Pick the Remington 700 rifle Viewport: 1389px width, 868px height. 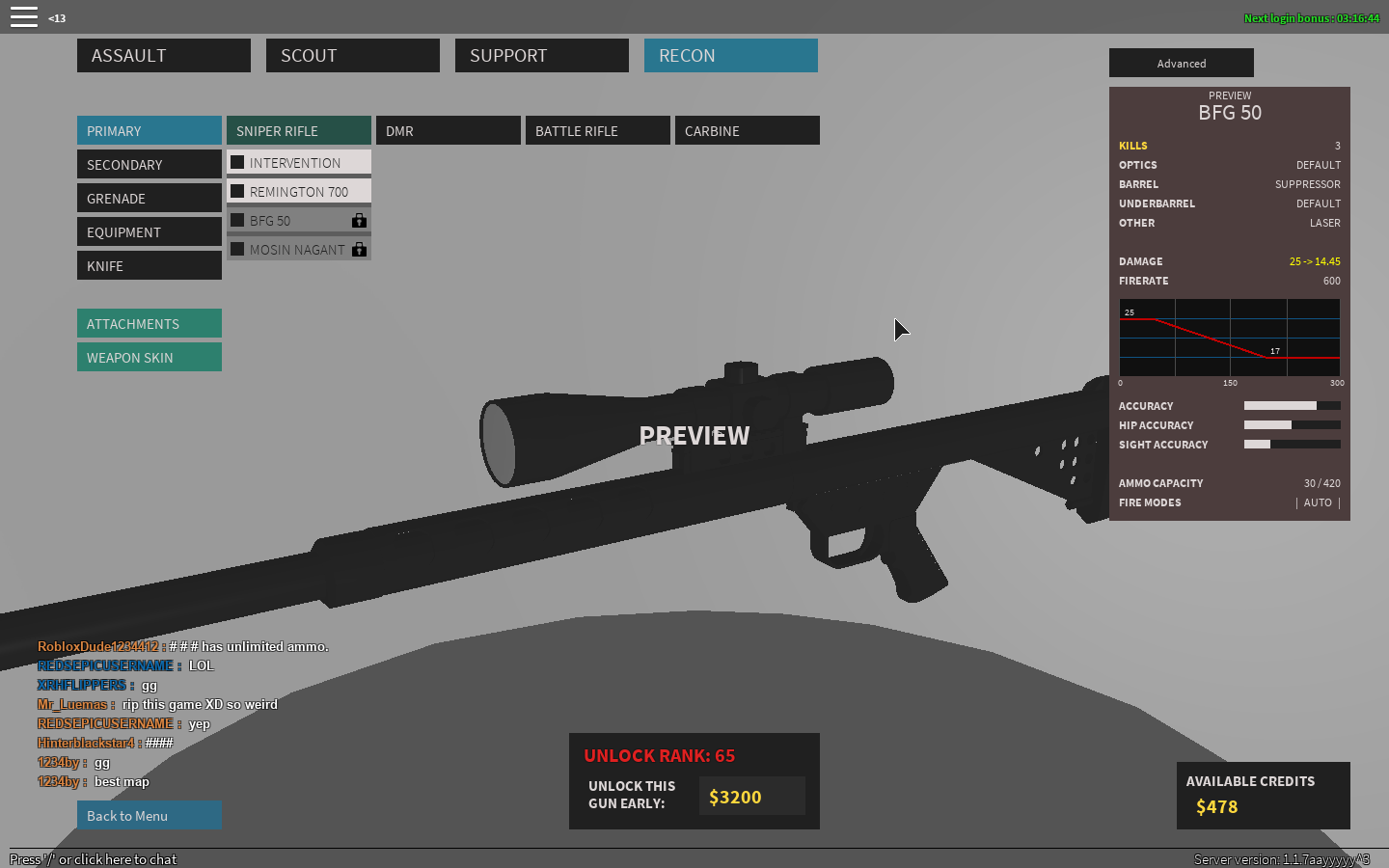pos(298,192)
